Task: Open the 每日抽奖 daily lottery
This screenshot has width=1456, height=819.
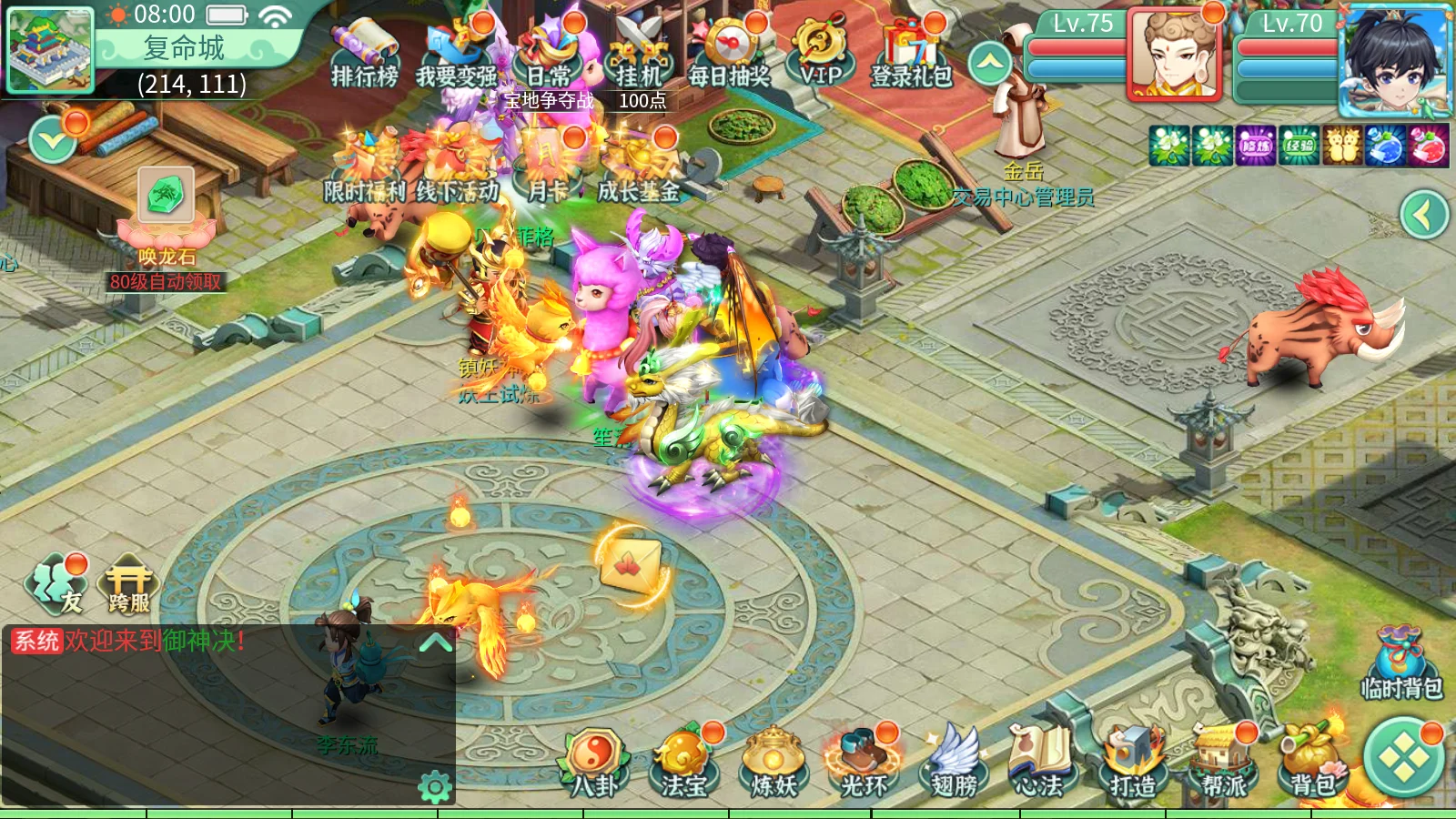Action: (730, 53)
